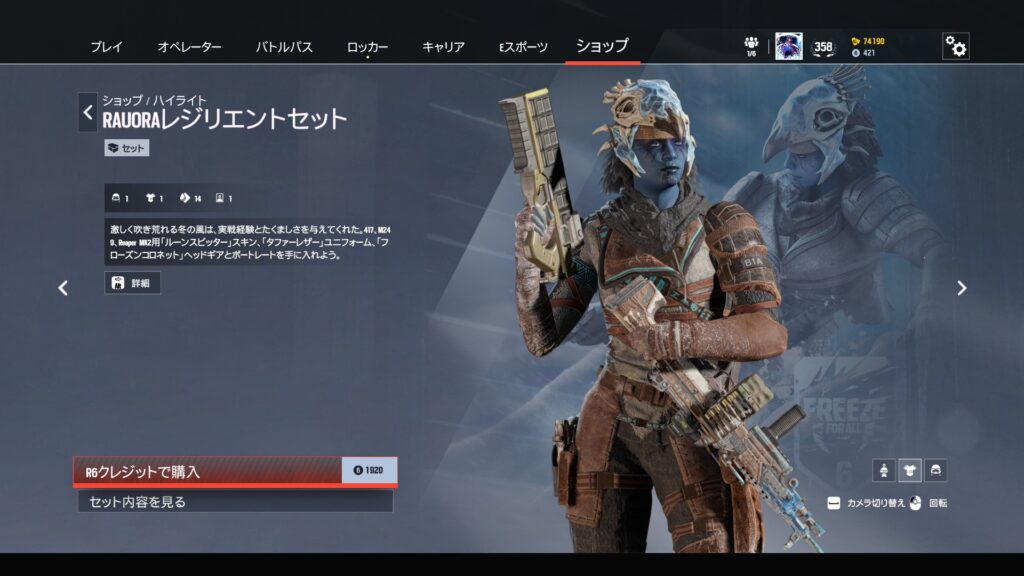
Task: Open settings with the gear icon
Action: [955, 46]
